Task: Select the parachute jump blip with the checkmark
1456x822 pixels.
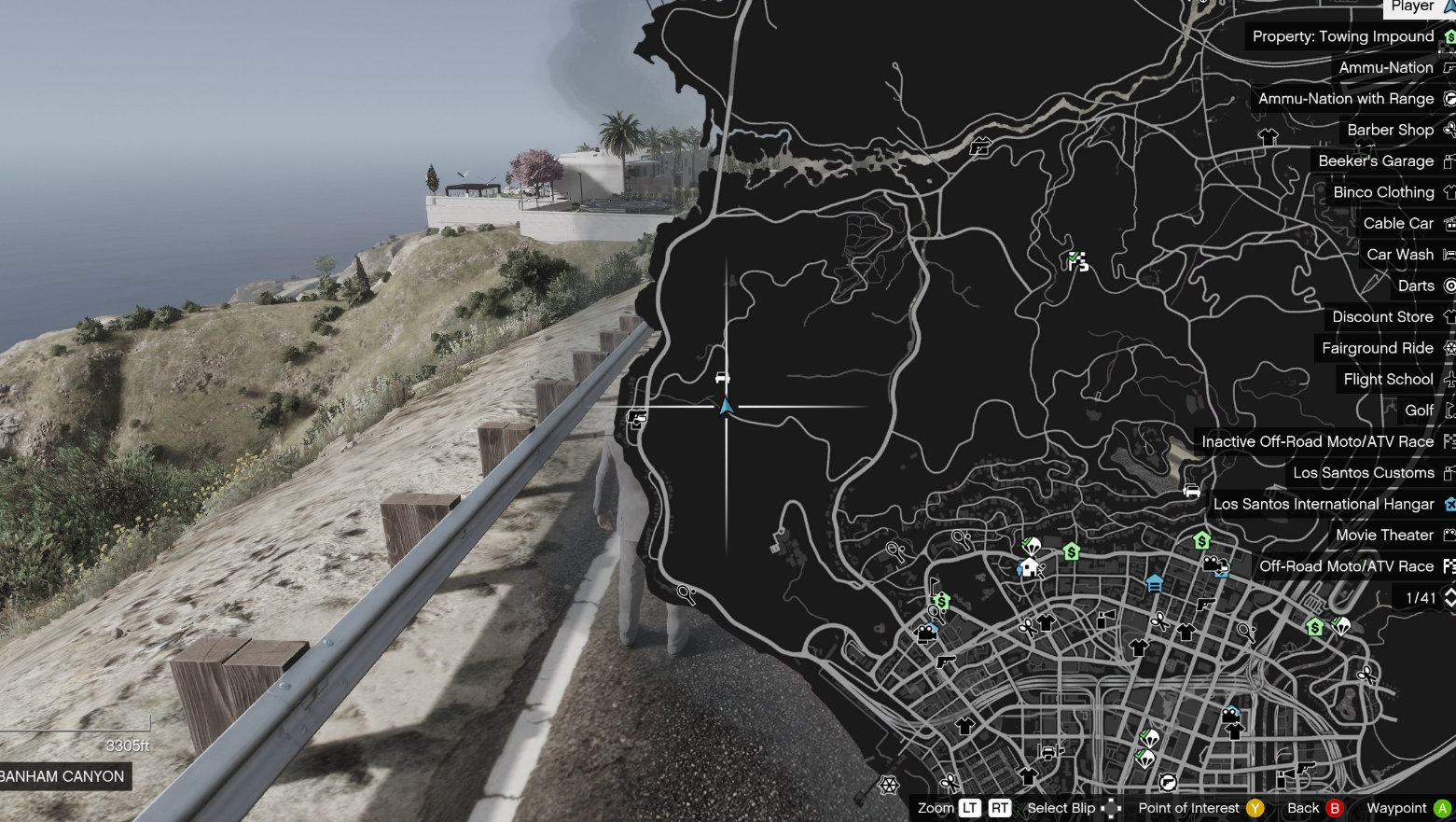Action: pos(1030,543)
